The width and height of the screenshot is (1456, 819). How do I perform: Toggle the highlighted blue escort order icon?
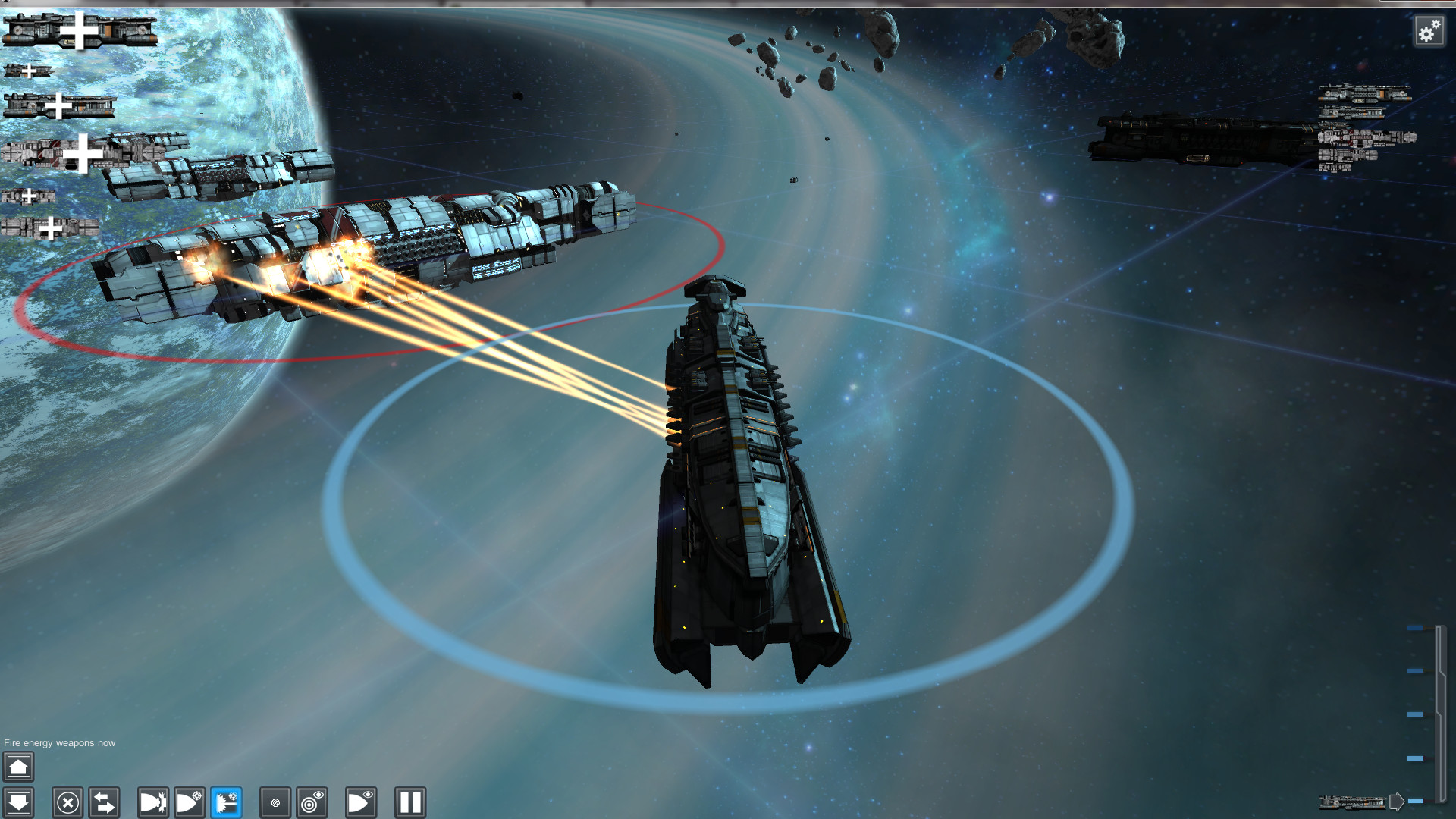[225, 802]
